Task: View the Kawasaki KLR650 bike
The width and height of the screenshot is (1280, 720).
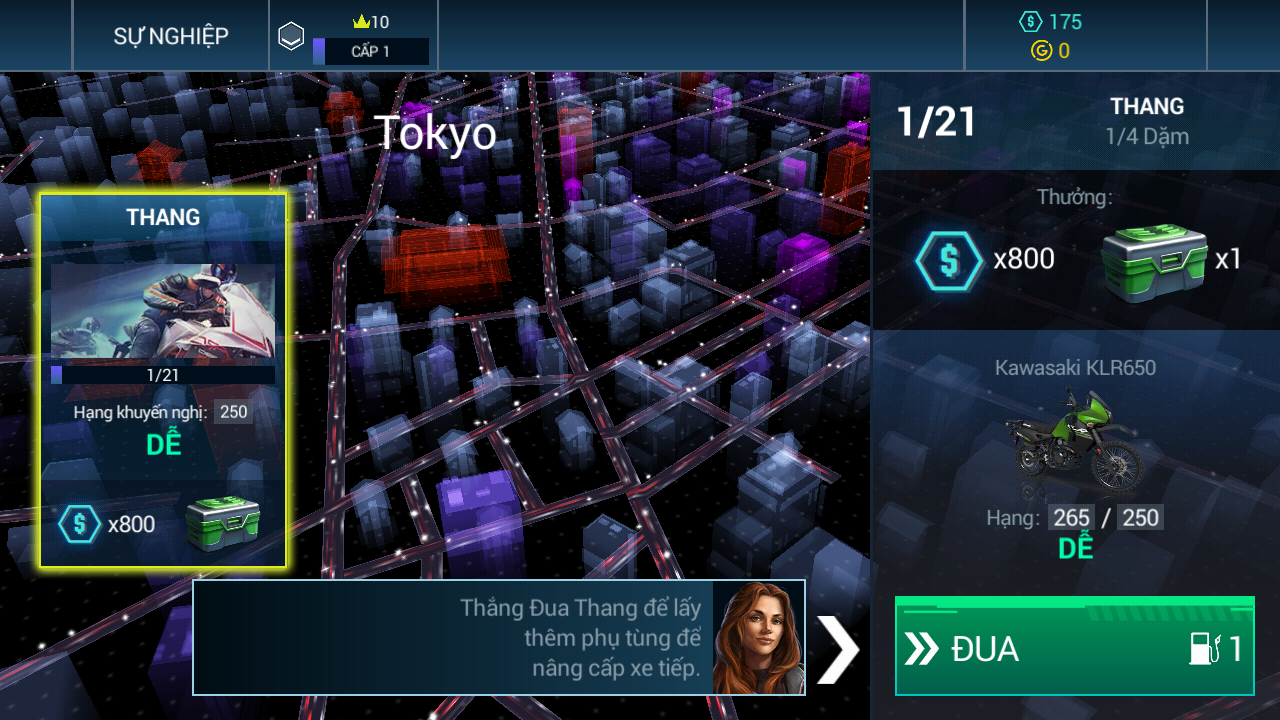Action: [1075, 442]
